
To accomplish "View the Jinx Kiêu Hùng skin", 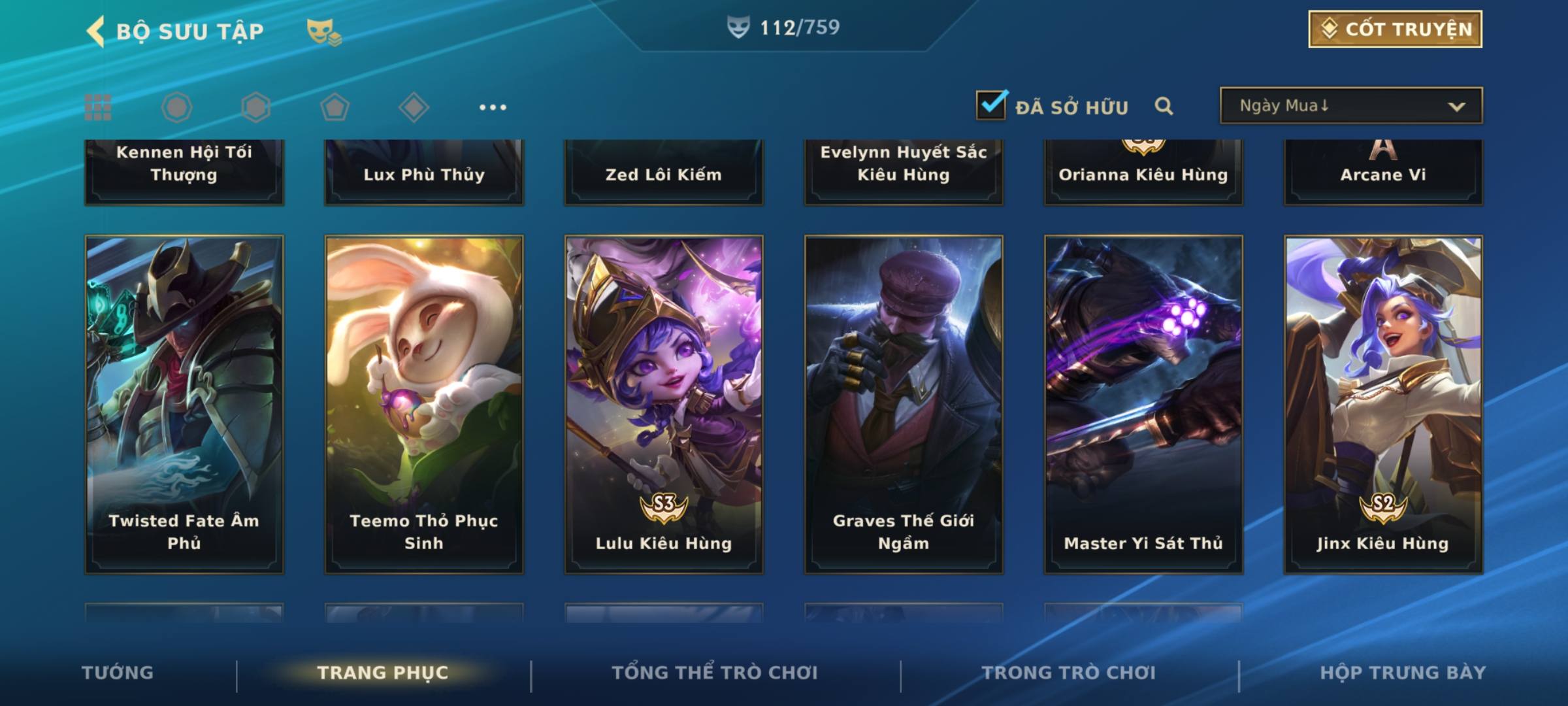I will pyautogui.click(x=1383, y=404).
